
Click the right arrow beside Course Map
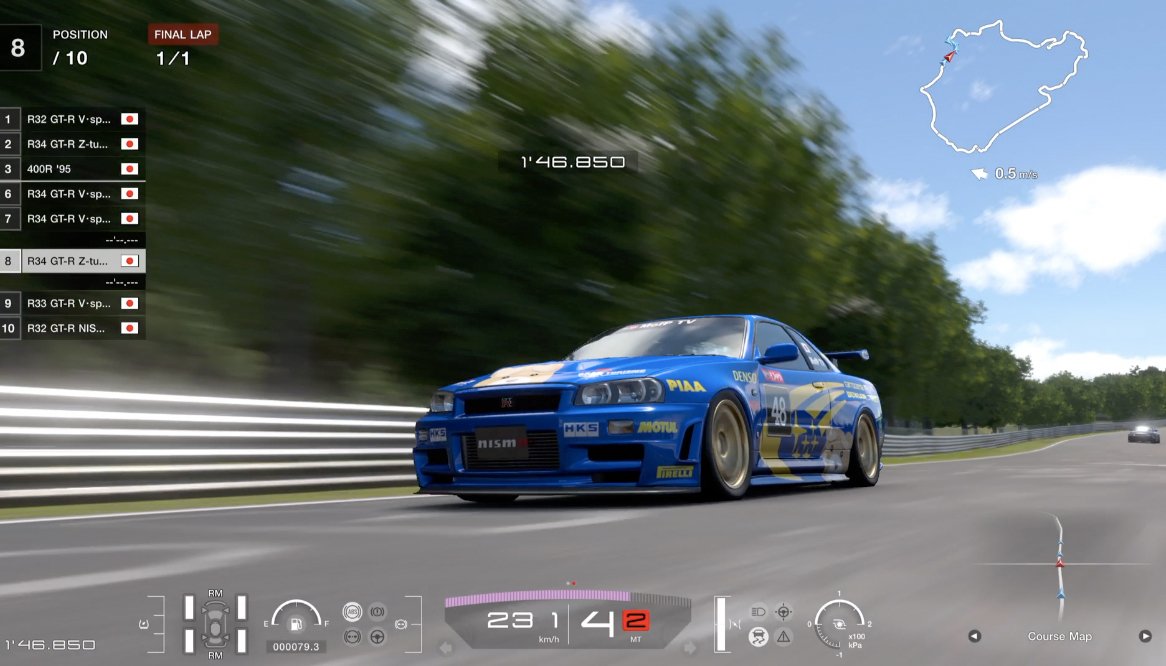click(1146, 636)
